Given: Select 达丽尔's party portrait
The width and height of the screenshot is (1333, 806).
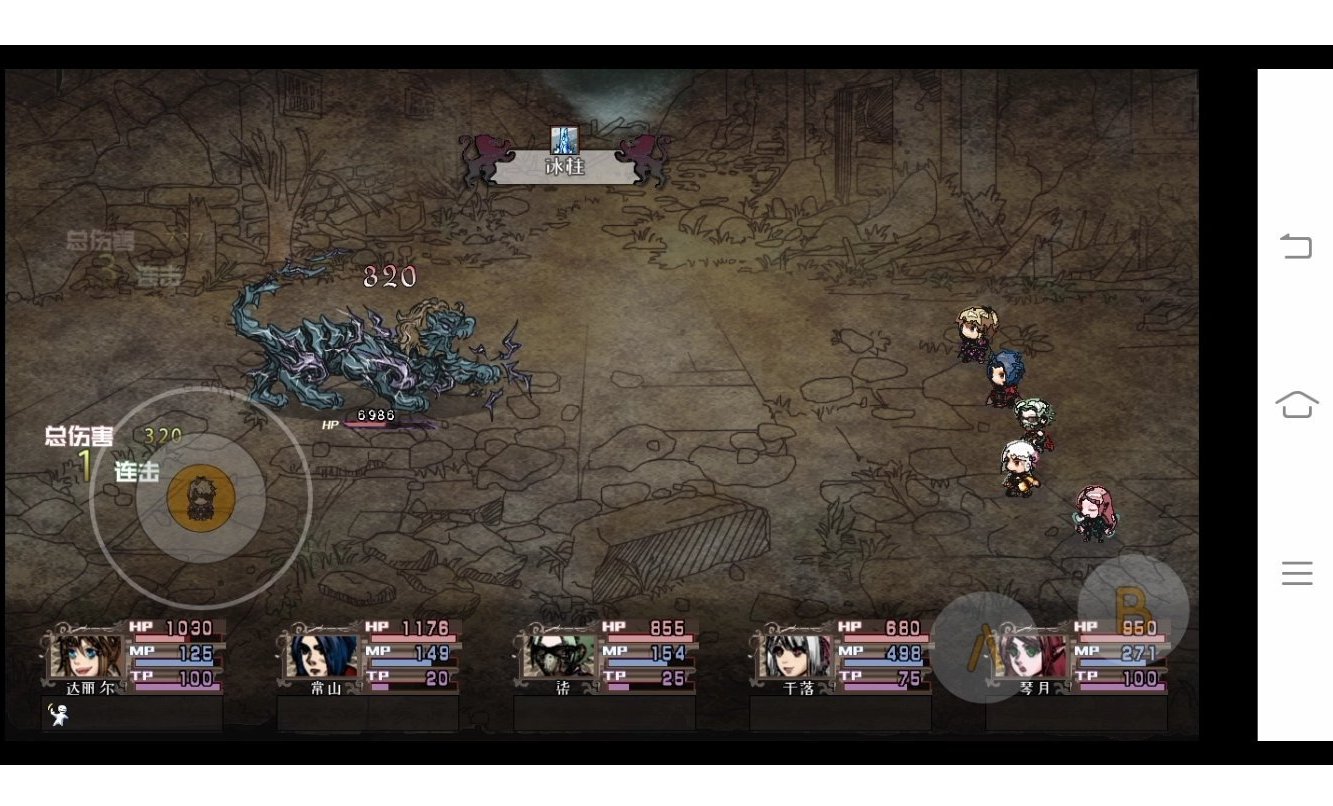Looking at the screenshot, I should point(86,657).
